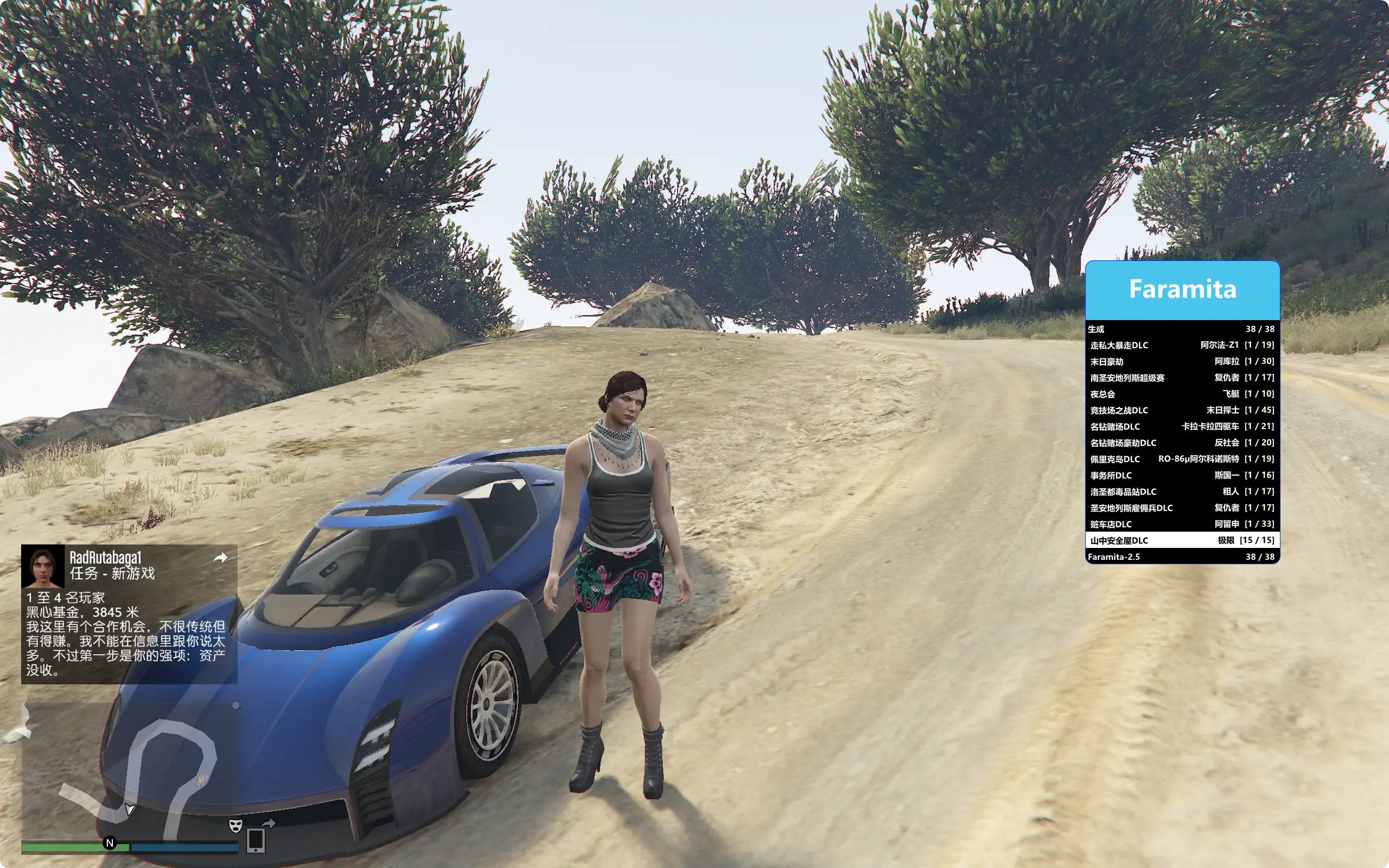Select the 走私大暴走DLC menu row
The width and height of the screenshot is (1389, 868).
tap(1182, 345)
